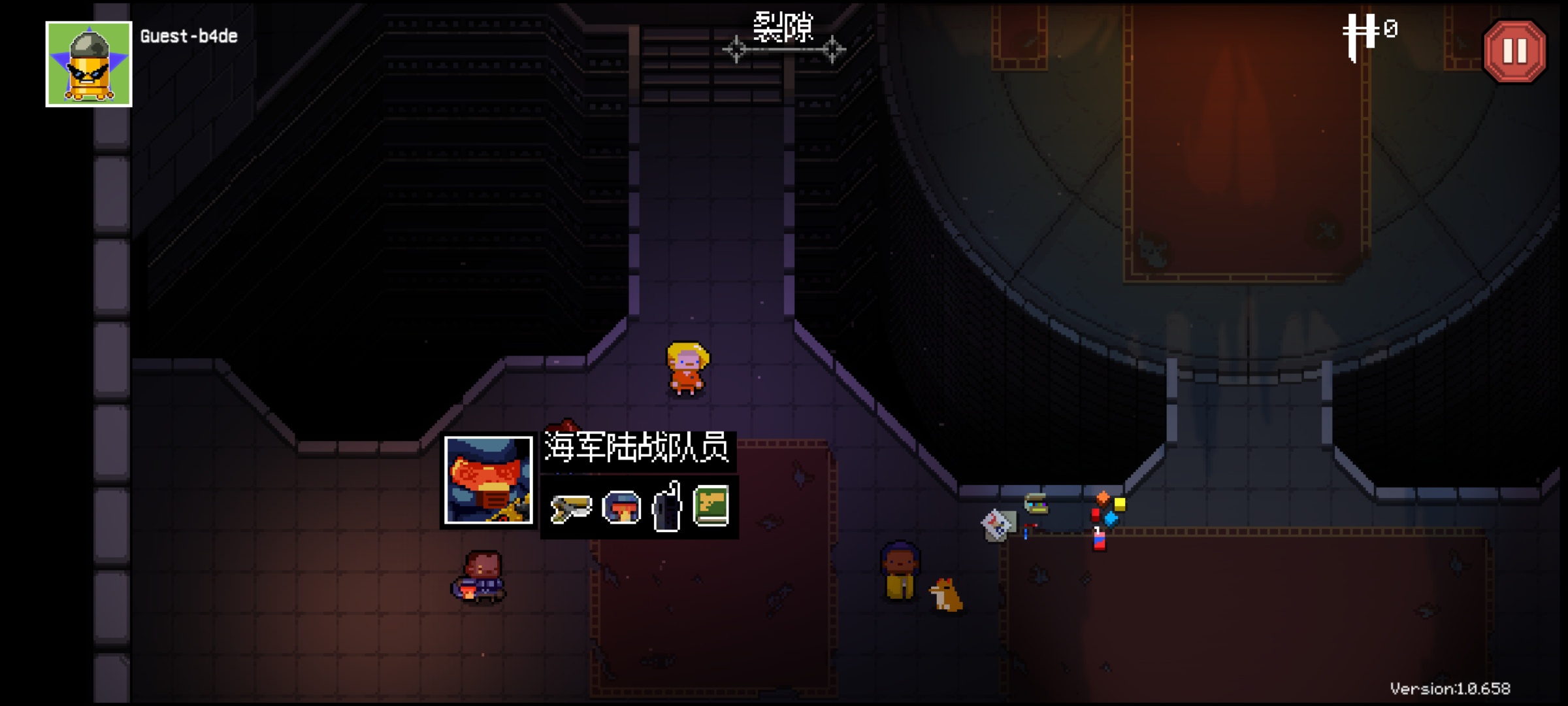This screenshot has height=706, width=1568.
Task: Inspect the Marine's helmet item icon
Action: 621,507
